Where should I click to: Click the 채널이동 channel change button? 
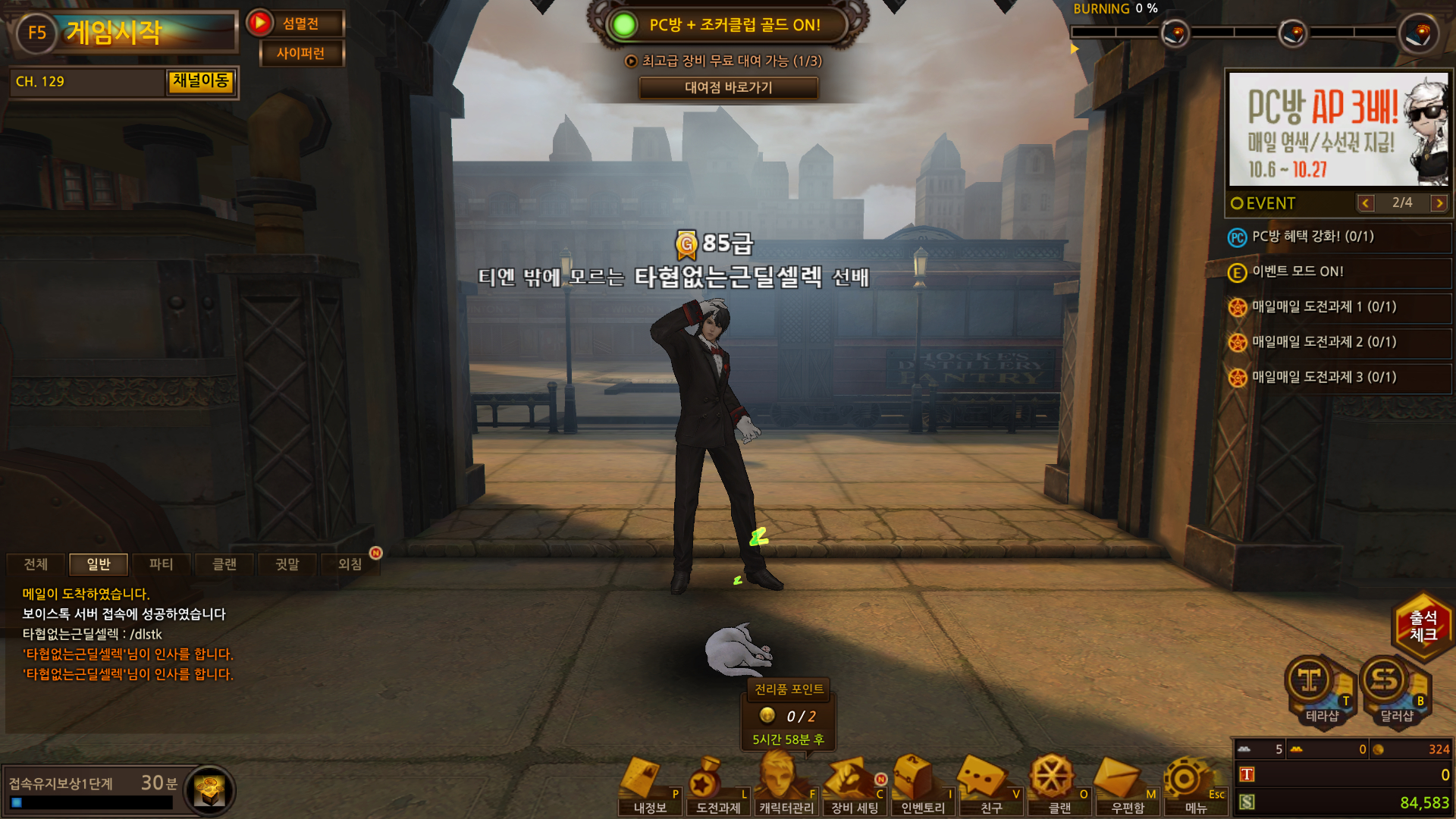[200, 81]
